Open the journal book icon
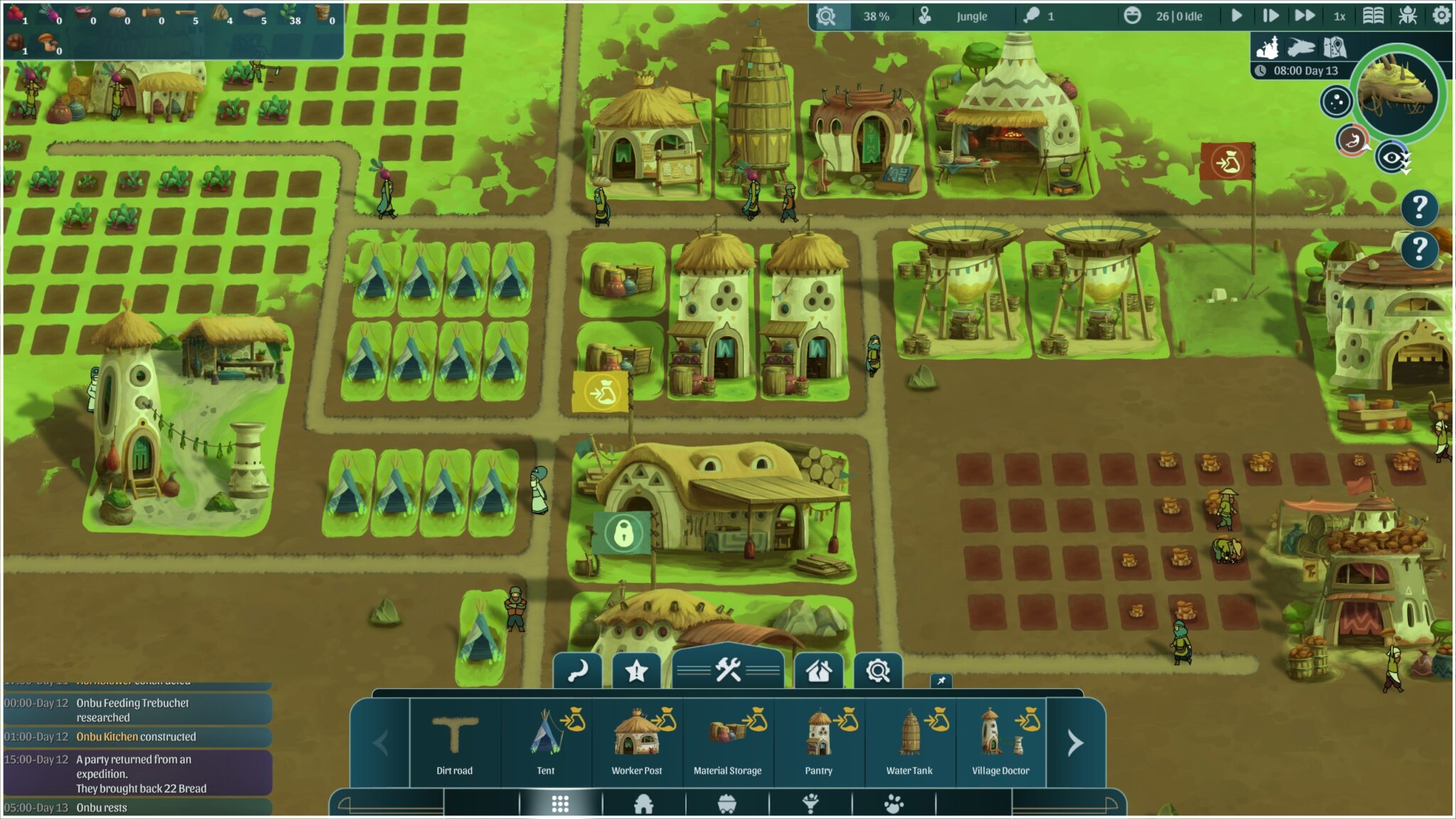Viewport: 1456px width, 819px height. pyautogui.click(x=1373, y=16)
